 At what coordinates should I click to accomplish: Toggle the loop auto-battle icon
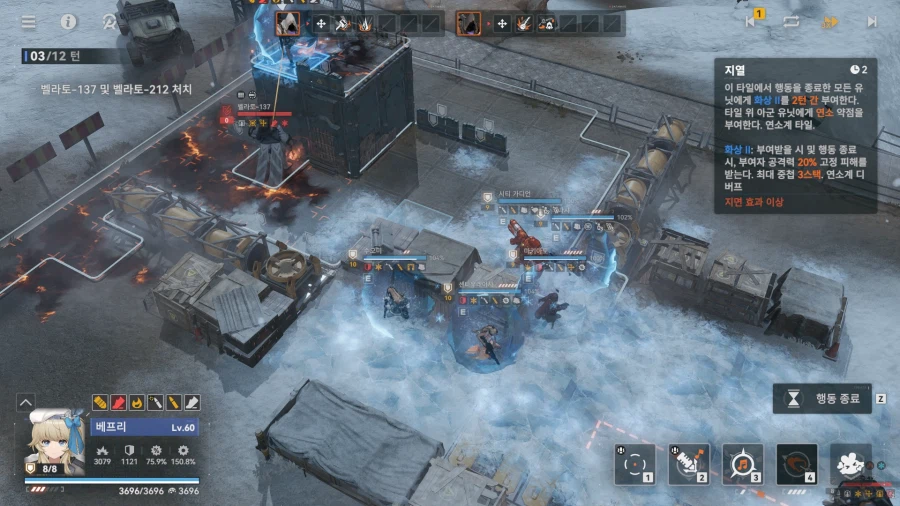pyautogui.click(x=791, y=21)
